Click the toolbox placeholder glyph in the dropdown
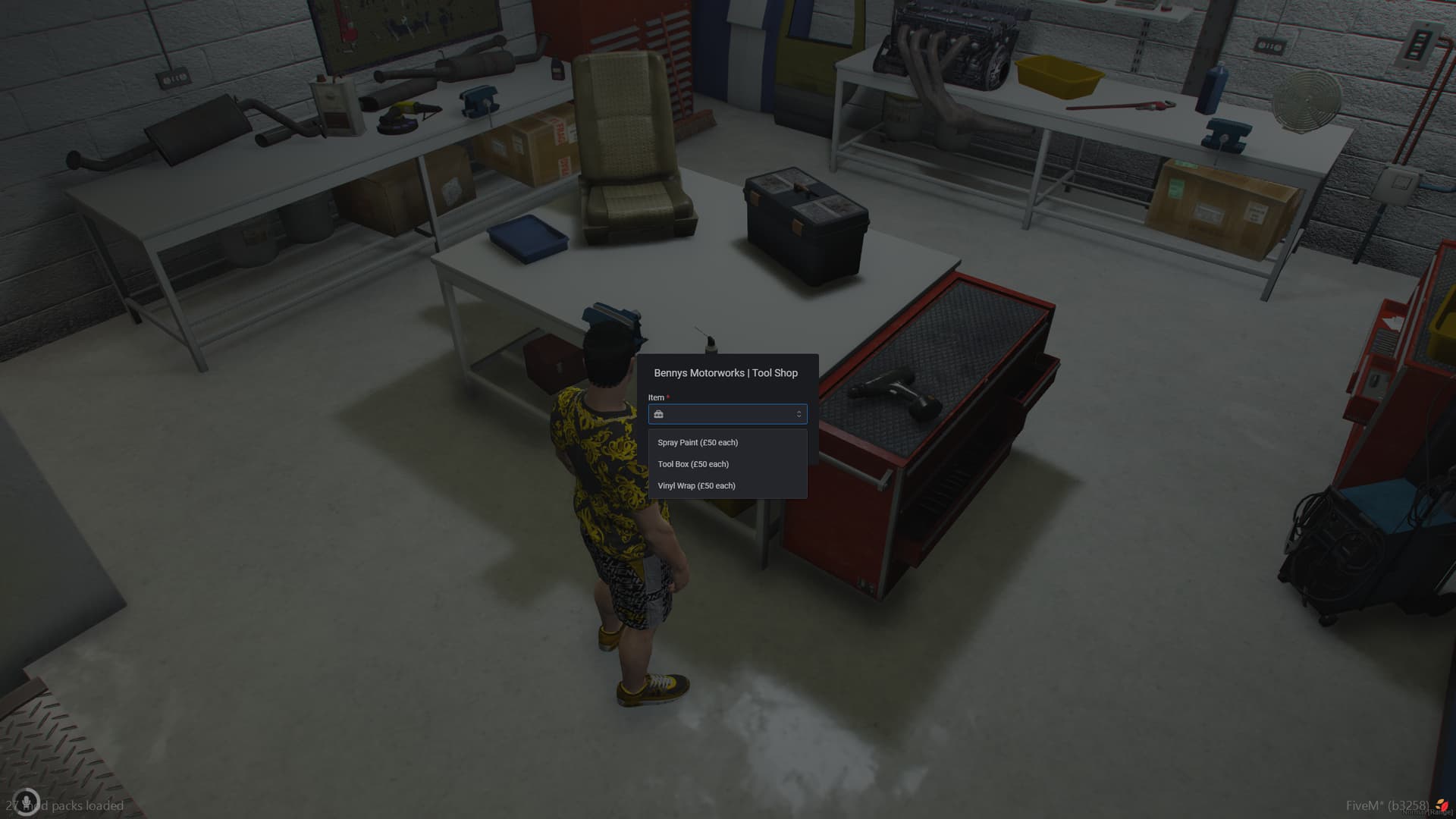The height and width of the screenshot is (819, 1456). click(x=659, y=414)
